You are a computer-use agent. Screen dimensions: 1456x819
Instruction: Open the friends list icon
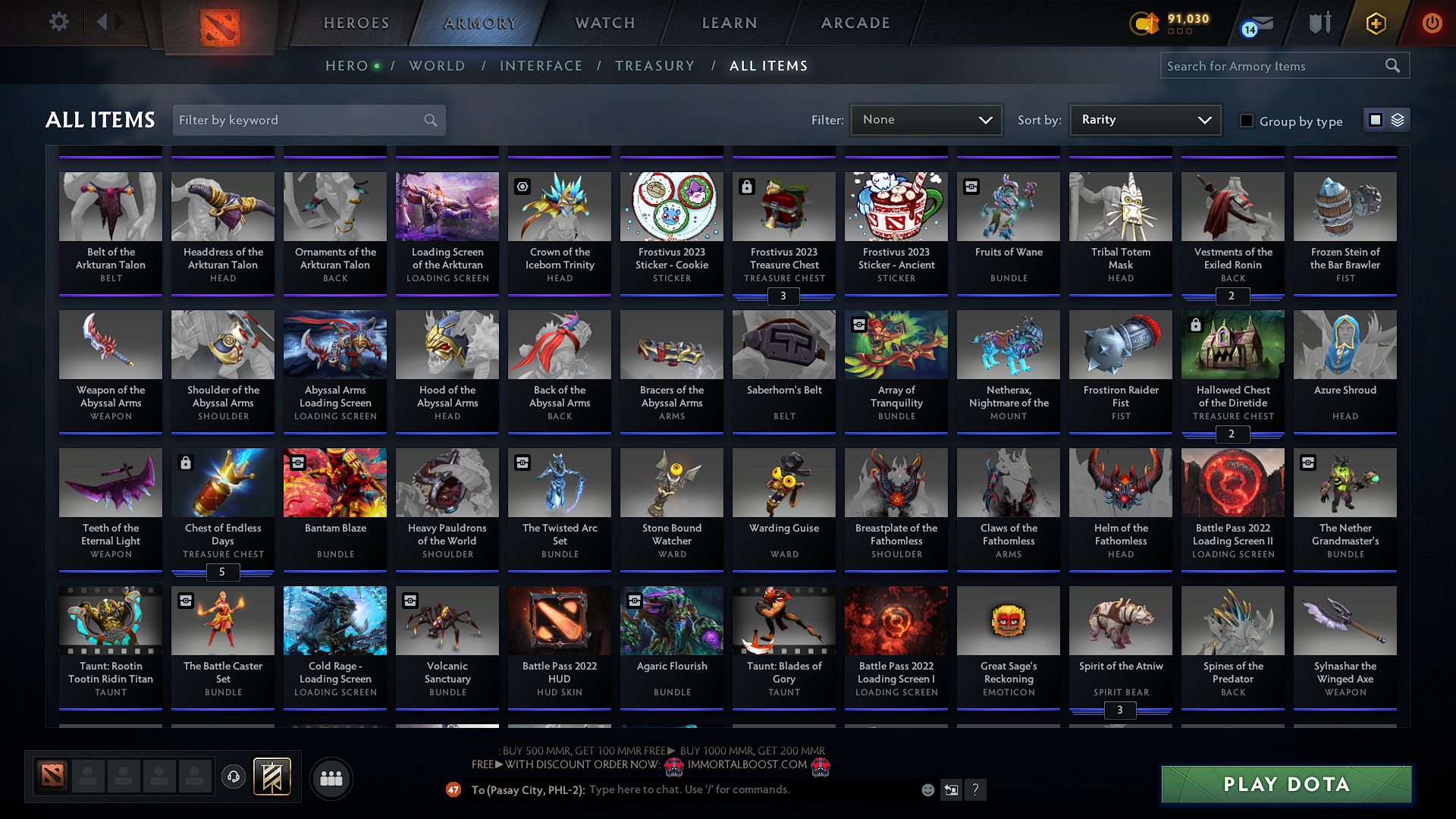point(330,777)
